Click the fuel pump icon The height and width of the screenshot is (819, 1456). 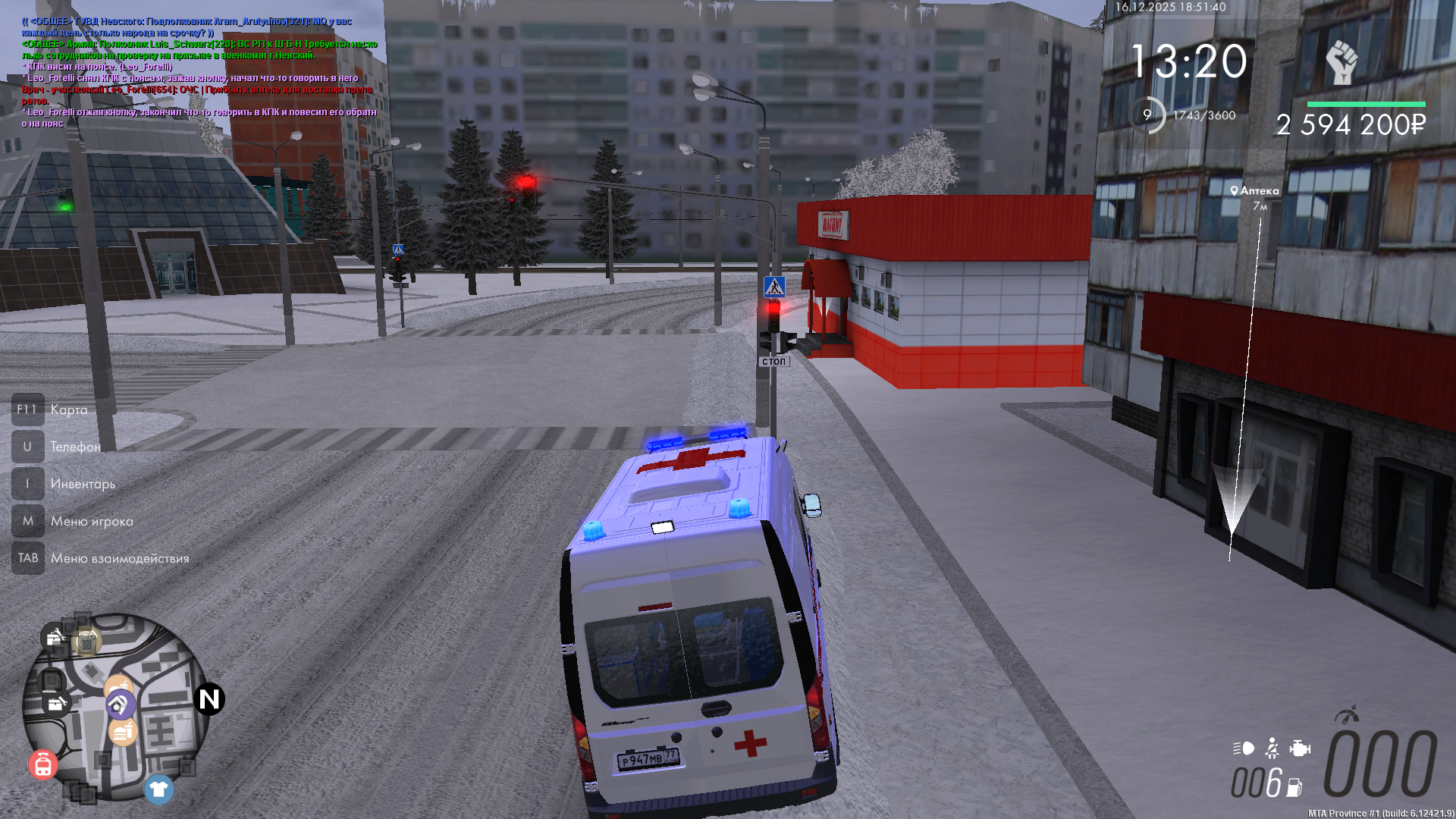tap(1294, 788)
